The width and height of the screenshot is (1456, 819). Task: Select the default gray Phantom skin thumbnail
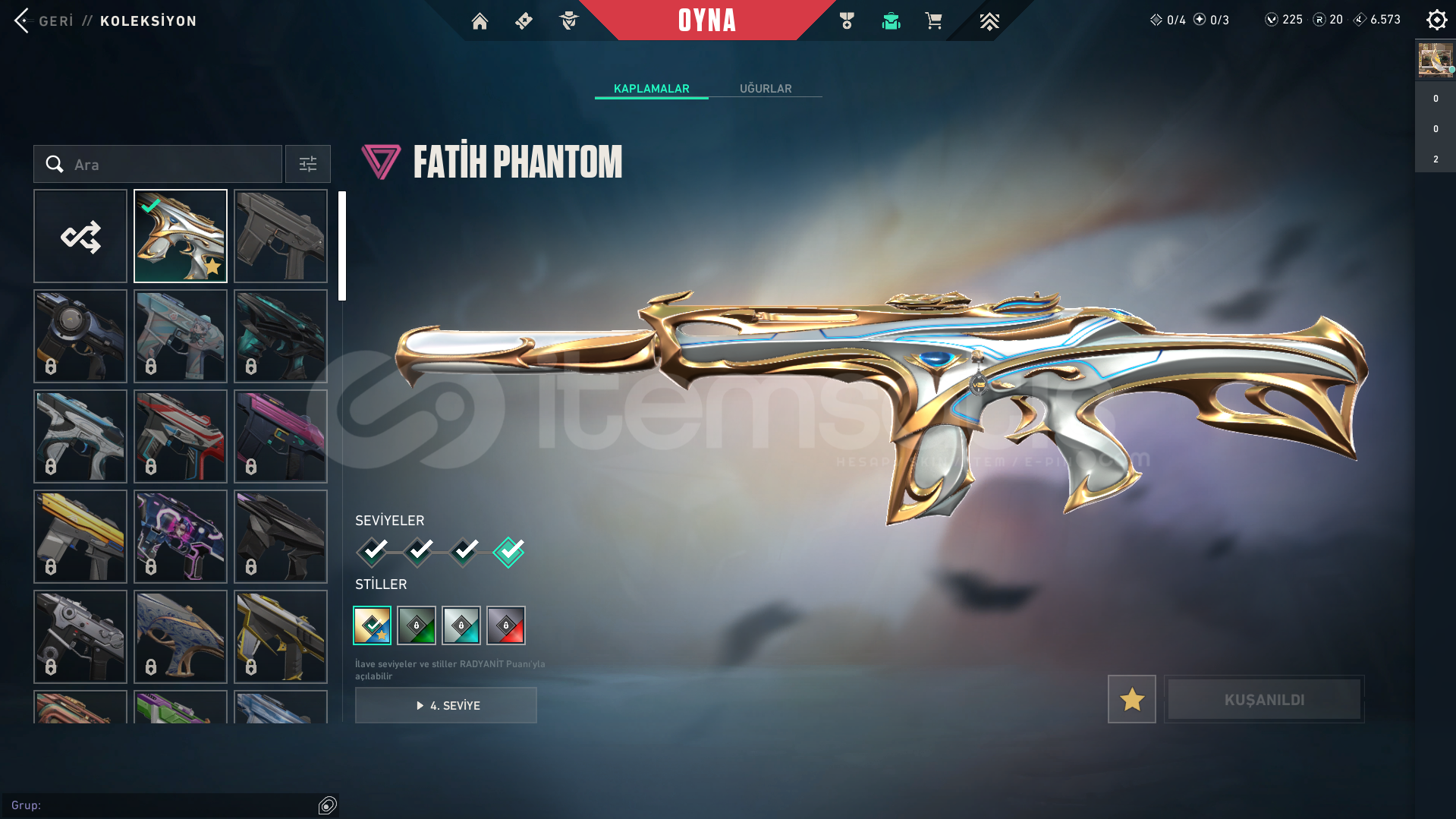281,236
